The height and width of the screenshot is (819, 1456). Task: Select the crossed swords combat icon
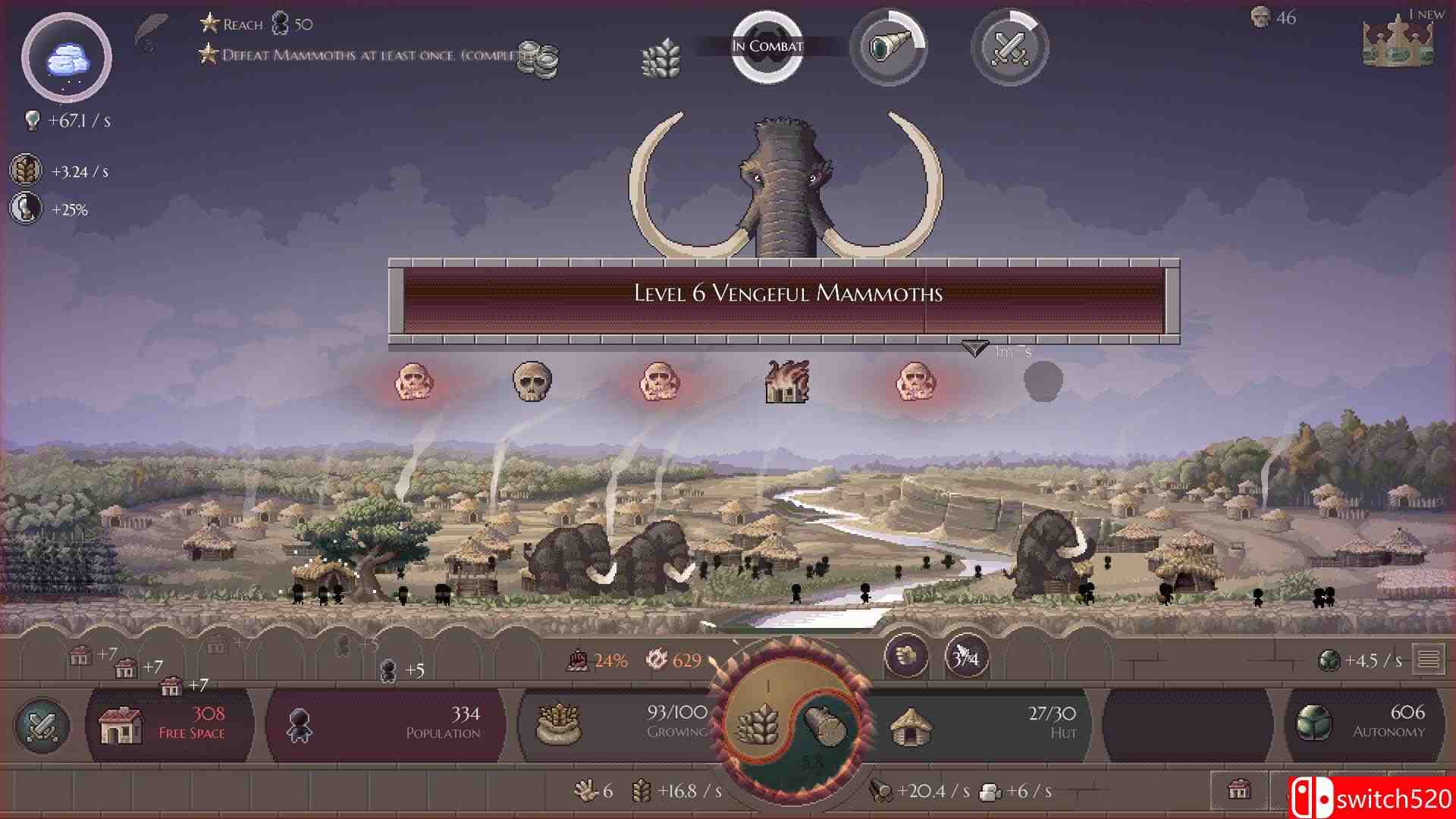pos(1009,47)
